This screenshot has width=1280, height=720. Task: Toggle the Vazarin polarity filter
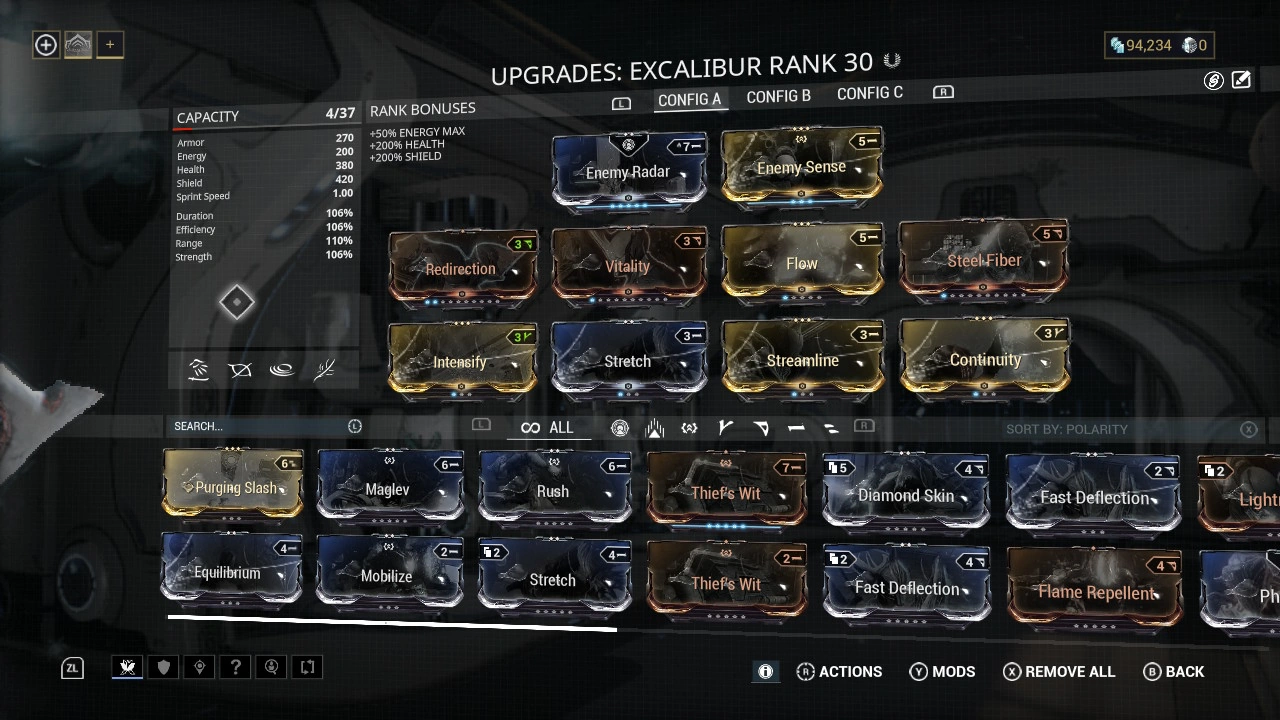(x=761, y=427)
